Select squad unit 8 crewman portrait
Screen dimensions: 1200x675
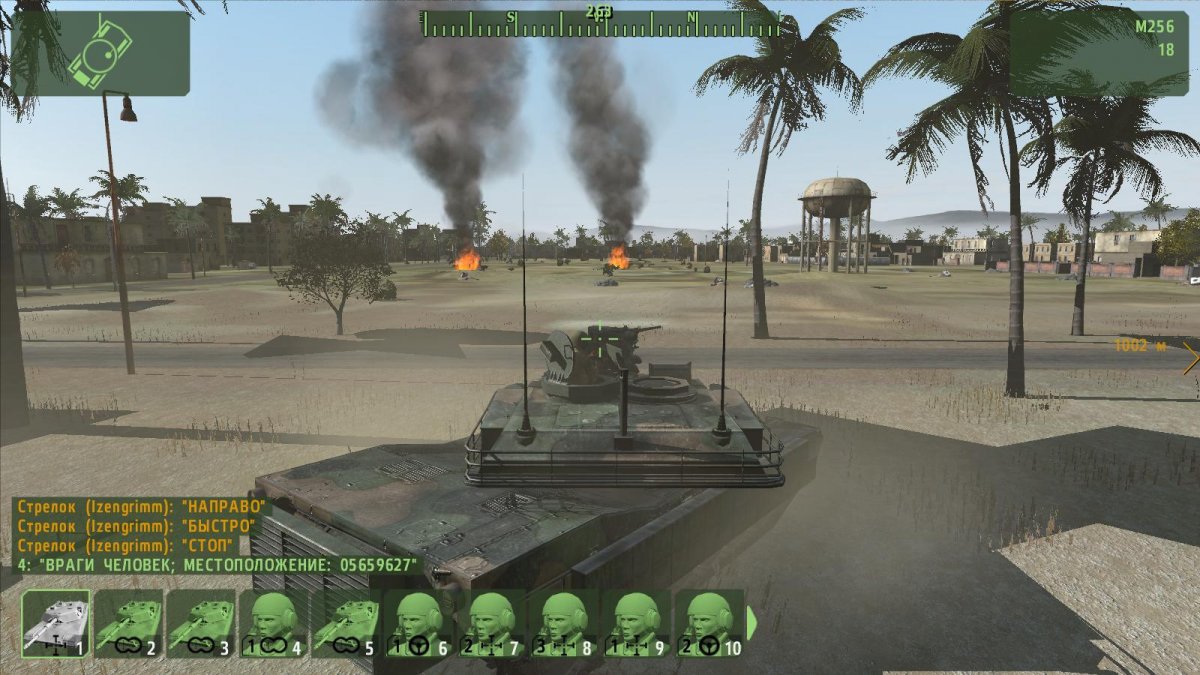[564, 623]
